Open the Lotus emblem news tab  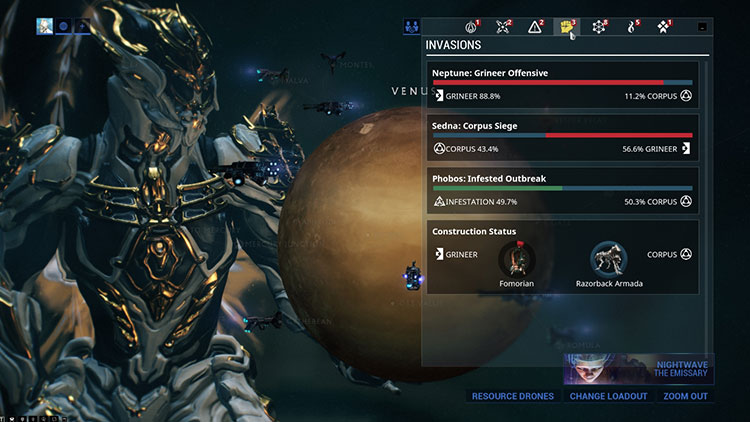click(x=472, y=26)
